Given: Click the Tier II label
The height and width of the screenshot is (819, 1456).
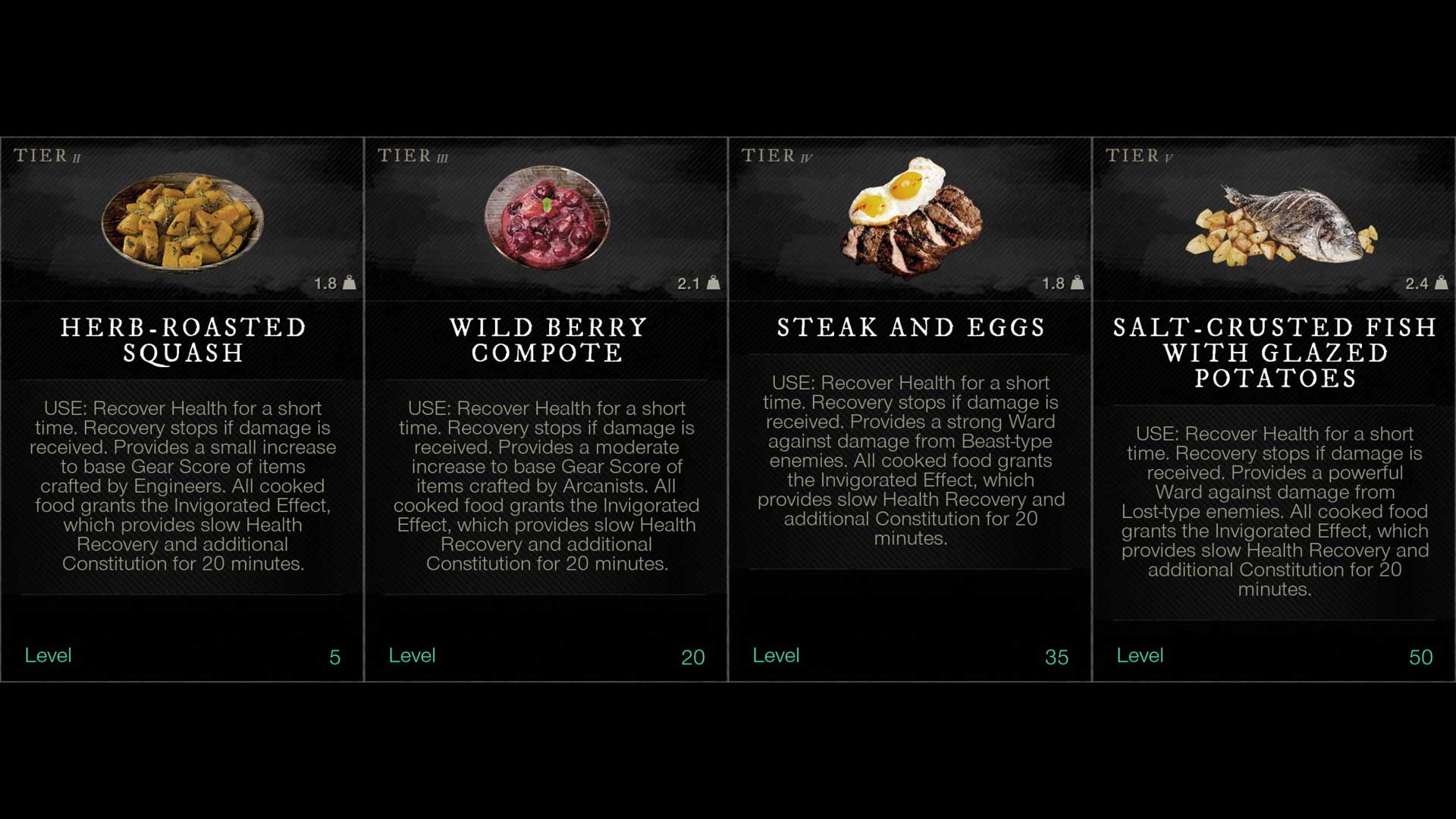Looking at the screenshot, I should [44, 155].
